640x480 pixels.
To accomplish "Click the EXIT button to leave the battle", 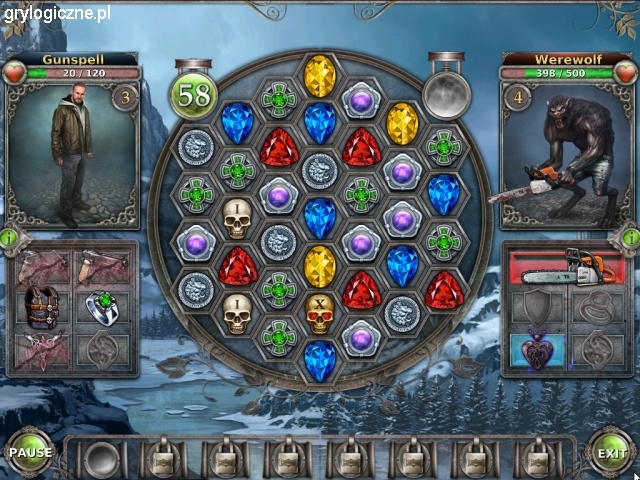I will point(611,453).
